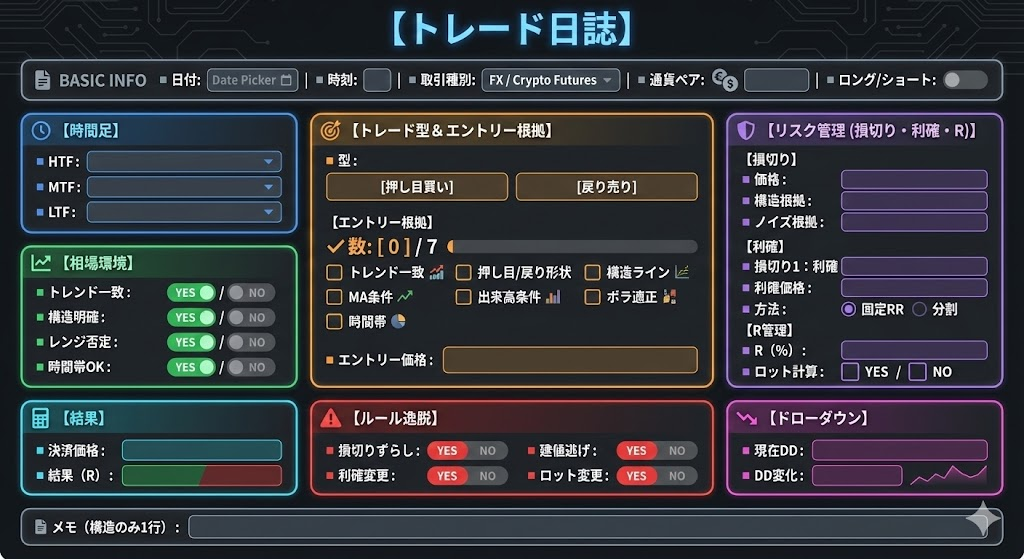This screenshot has height=559, width=1024.
Task: Check the 構造ライン checkbox
Action: tap(593, 272)
